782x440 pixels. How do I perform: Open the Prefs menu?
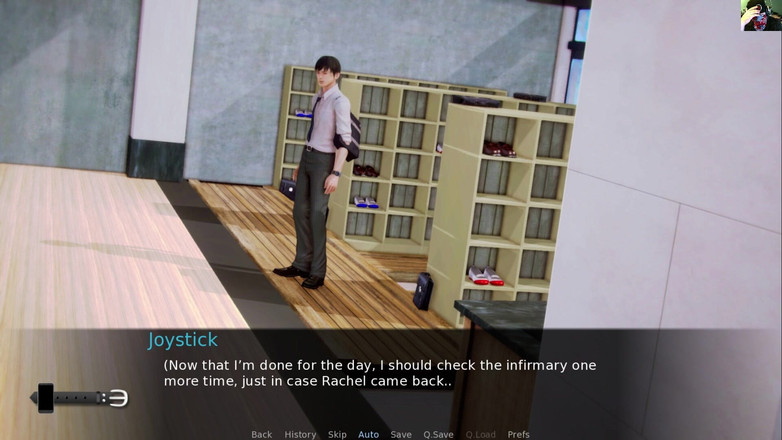[x=518, y=434]
